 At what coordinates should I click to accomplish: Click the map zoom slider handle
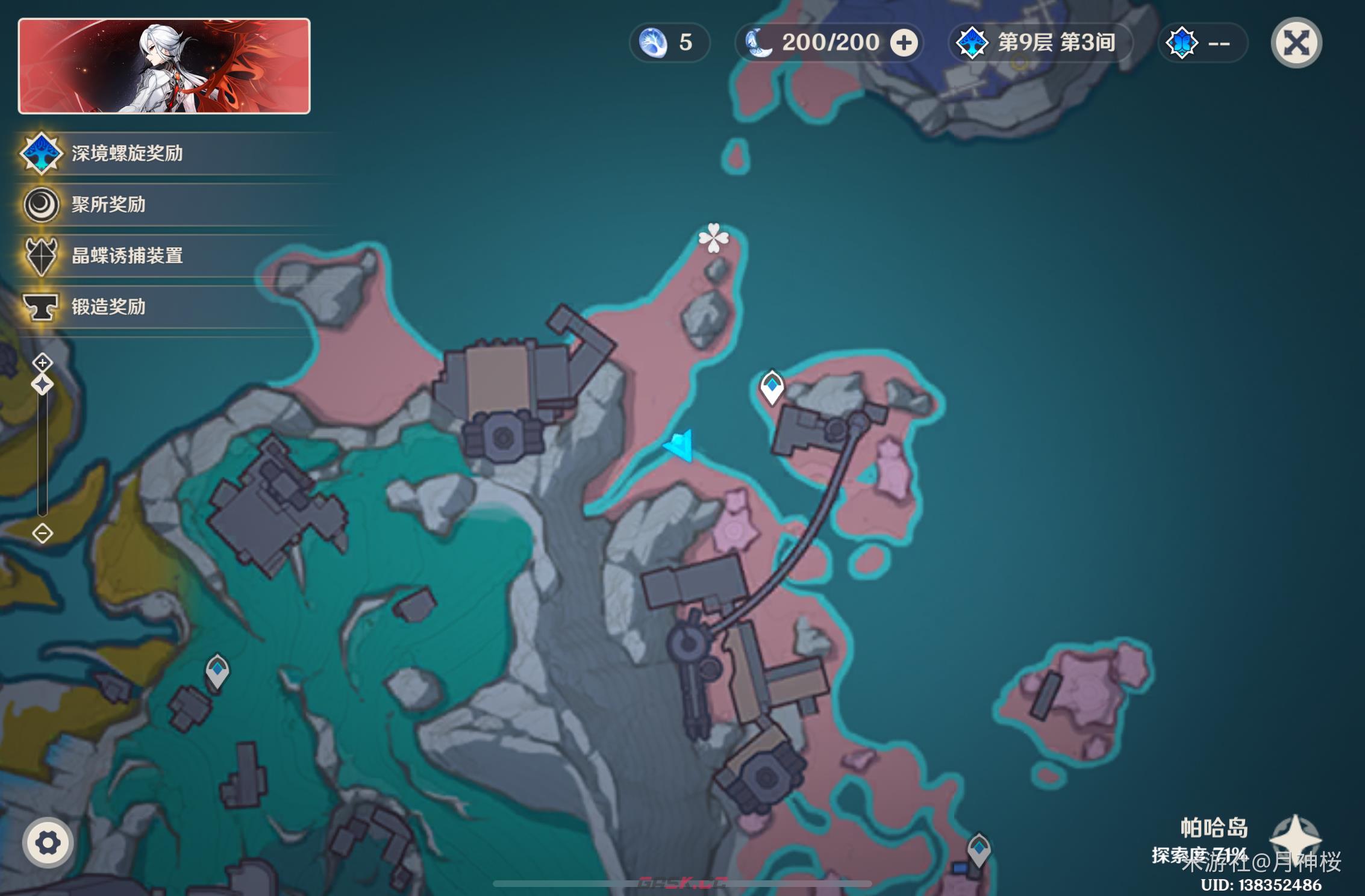tap(42, 384)
